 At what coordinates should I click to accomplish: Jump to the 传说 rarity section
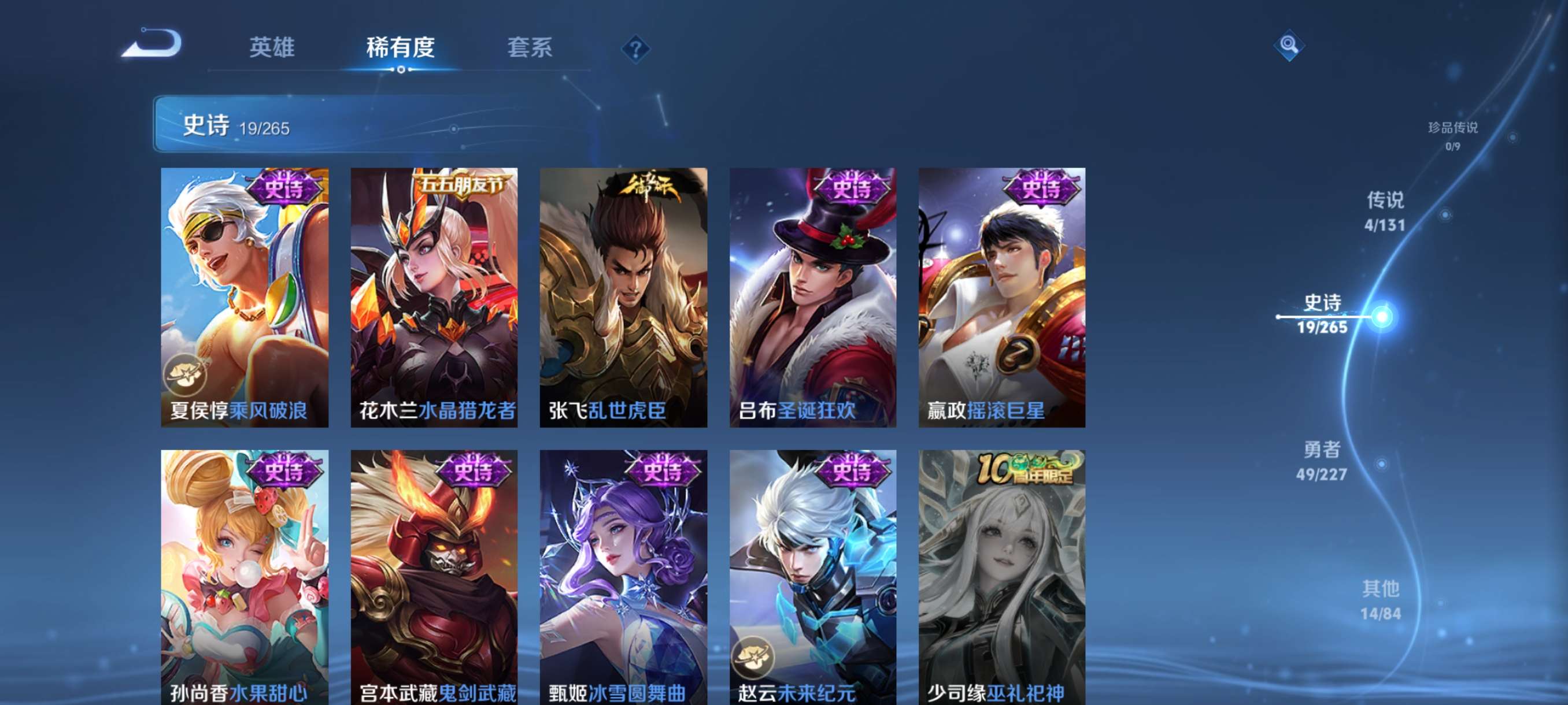tap(1385, 211)
